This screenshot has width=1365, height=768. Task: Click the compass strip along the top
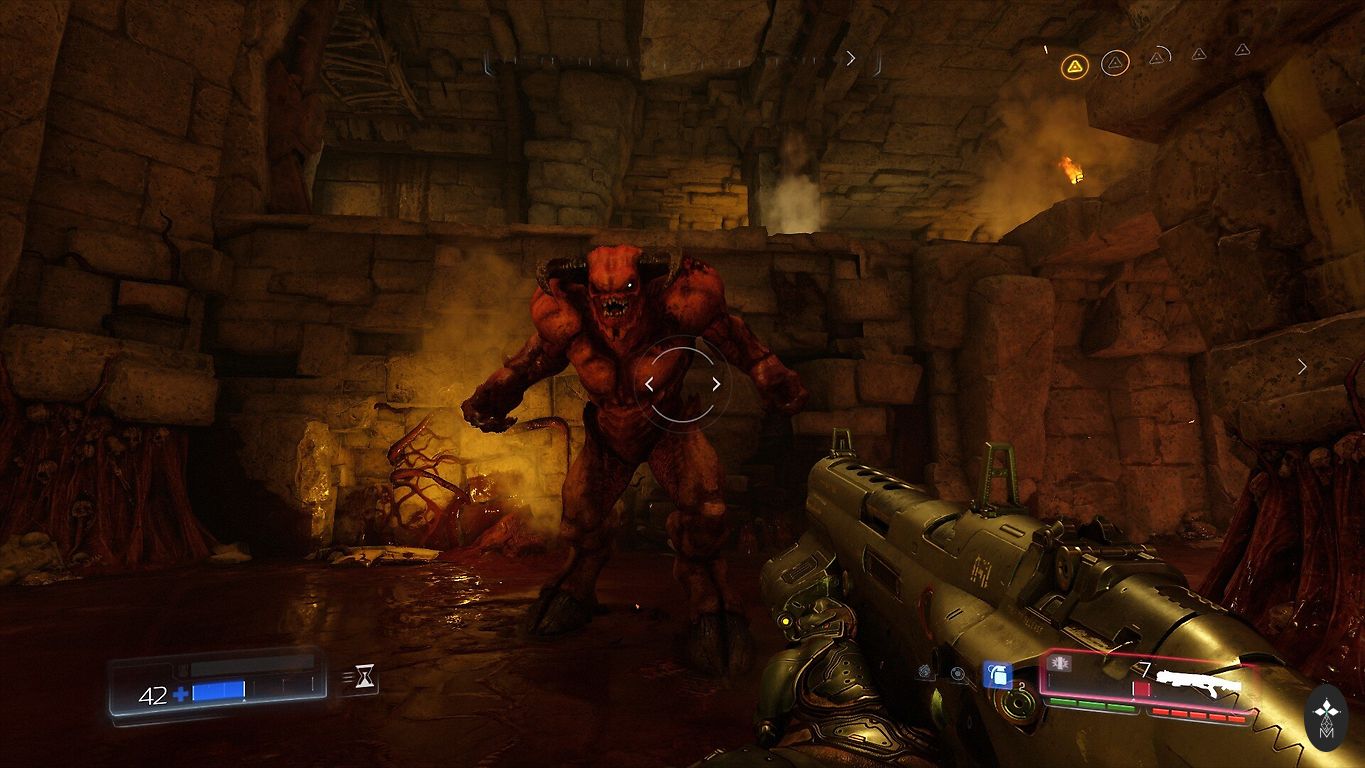pos(682,60)
